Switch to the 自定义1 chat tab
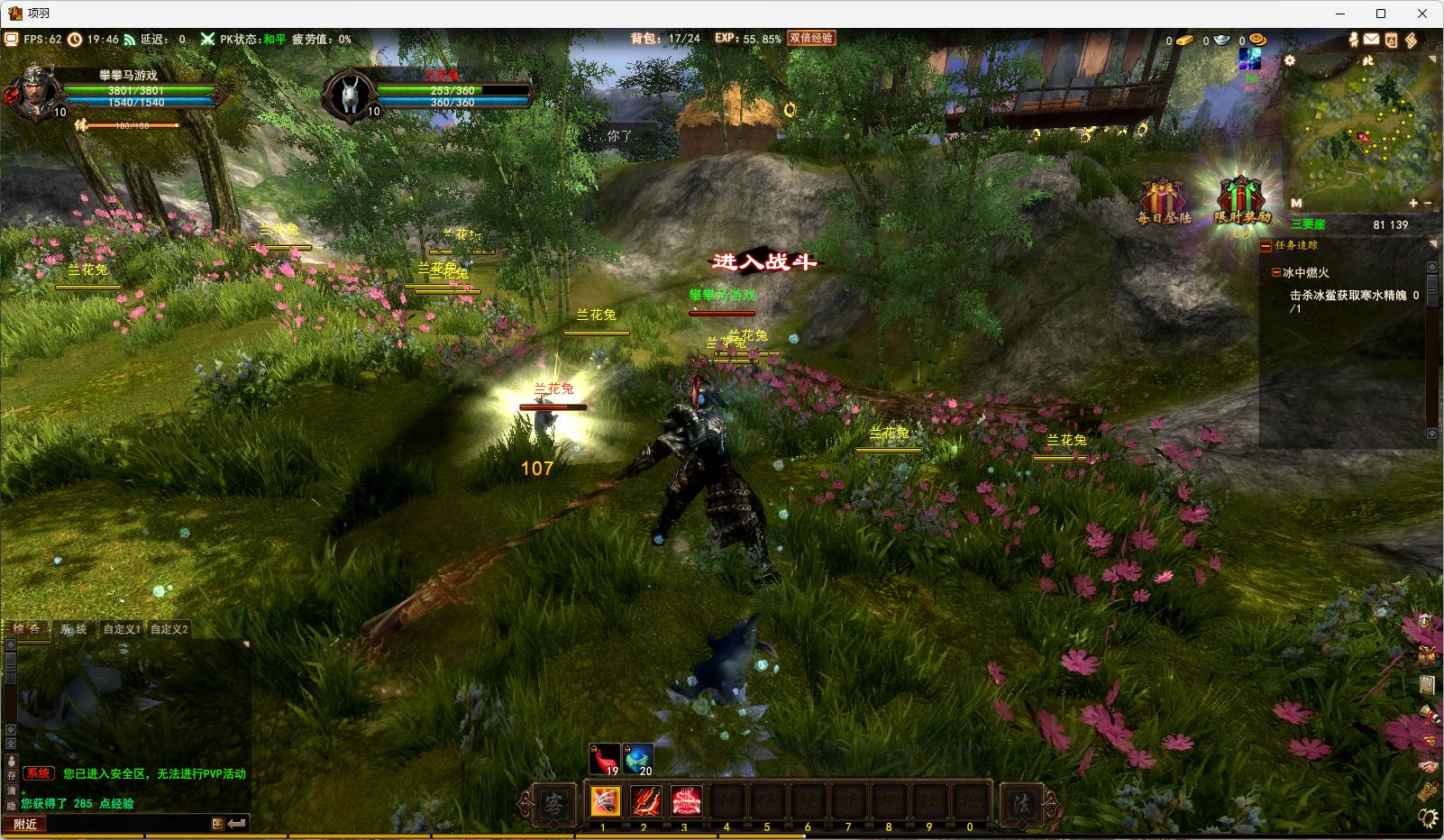Viewport: 1444px width, 840px height. pos(122,629)
